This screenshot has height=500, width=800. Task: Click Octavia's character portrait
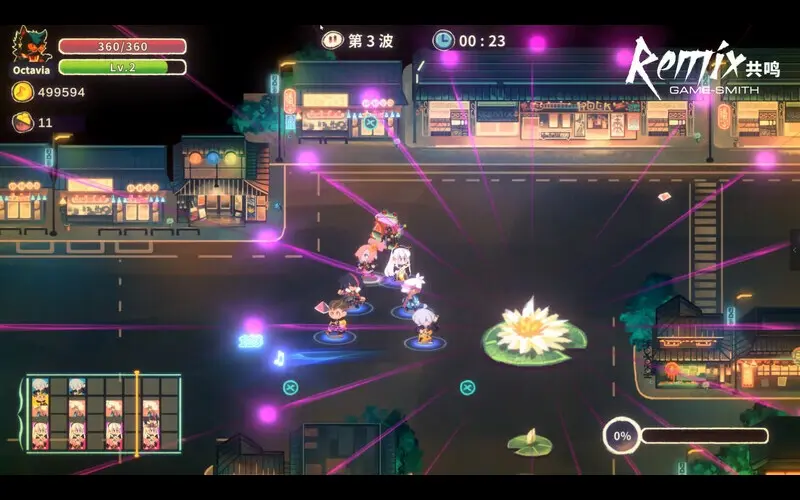[x=30, y=47]
